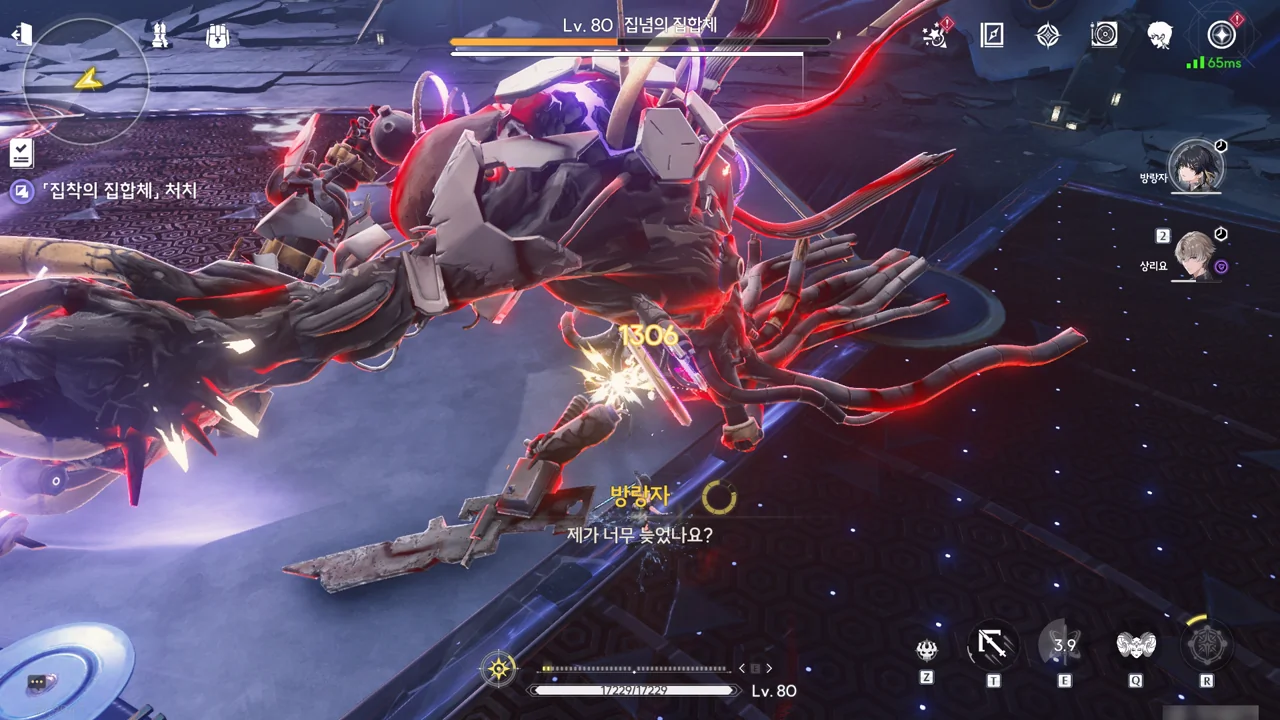Open the character profile head icon
Image resolution: width=1280 pixels, height=720 pixels.
[1160, 36]
